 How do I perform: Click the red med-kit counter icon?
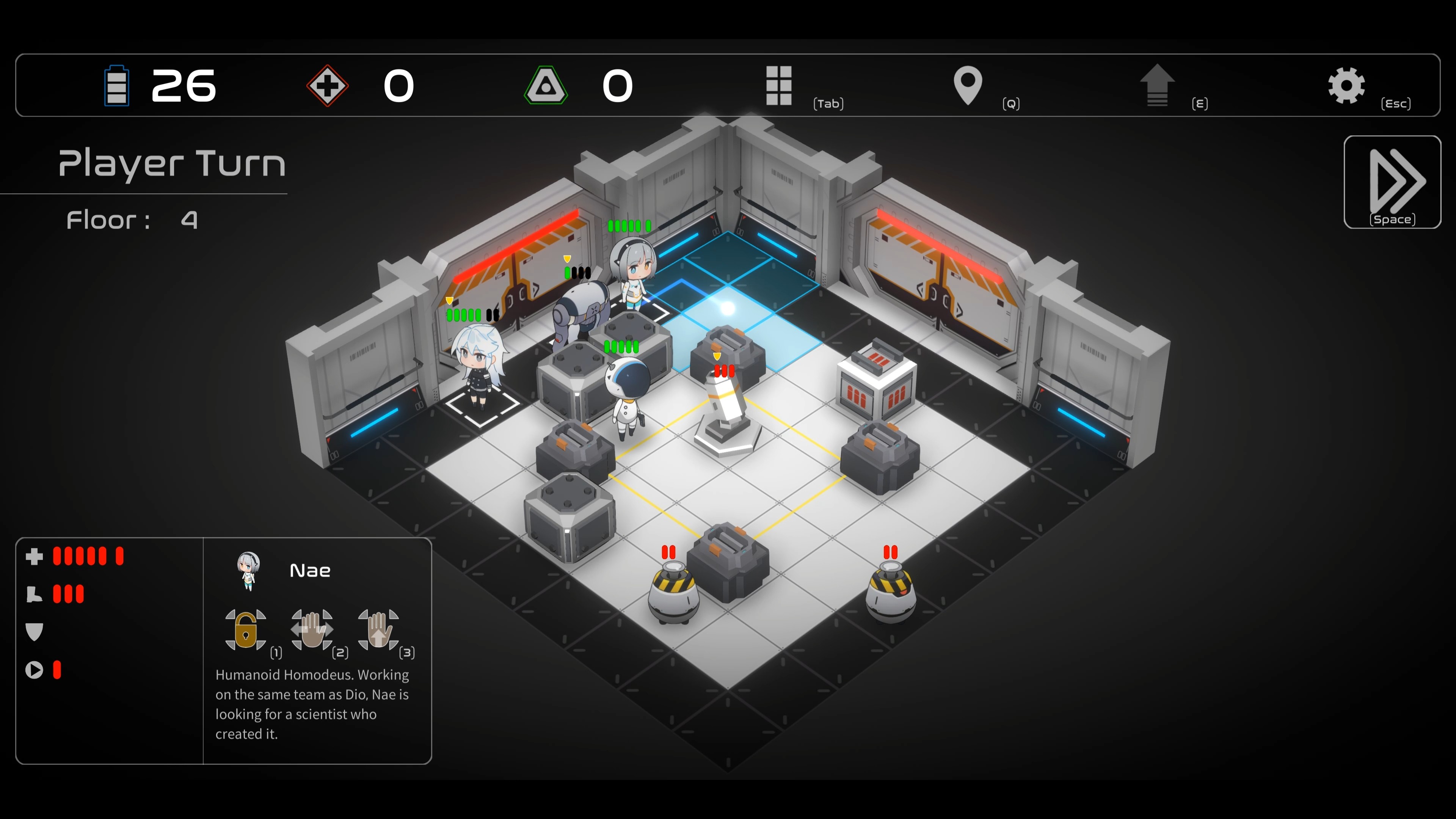[327, 86]
